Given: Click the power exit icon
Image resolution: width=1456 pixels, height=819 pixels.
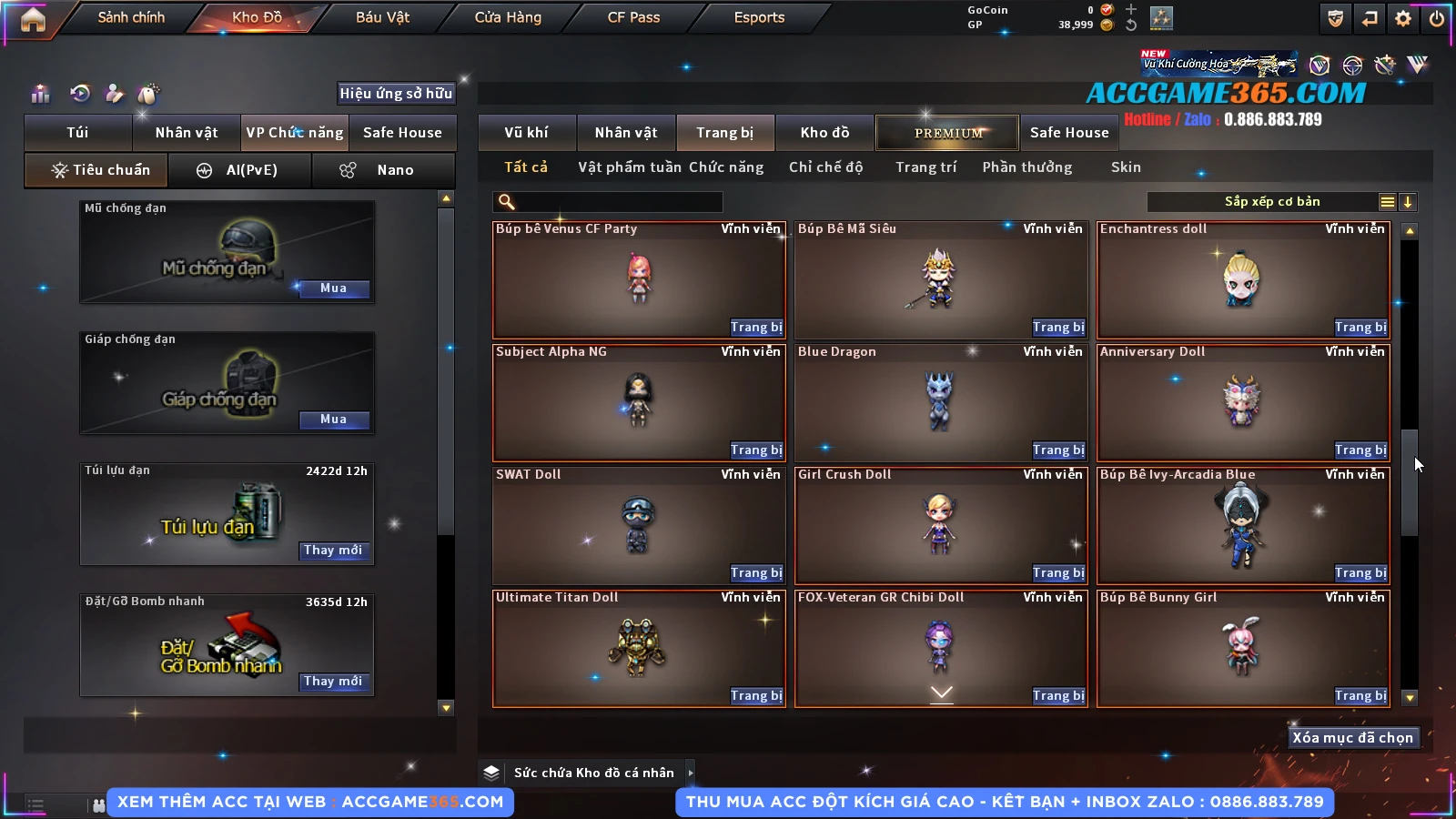Looking at the screenshot, I should pyautogui.click(x=1437, y=18).
